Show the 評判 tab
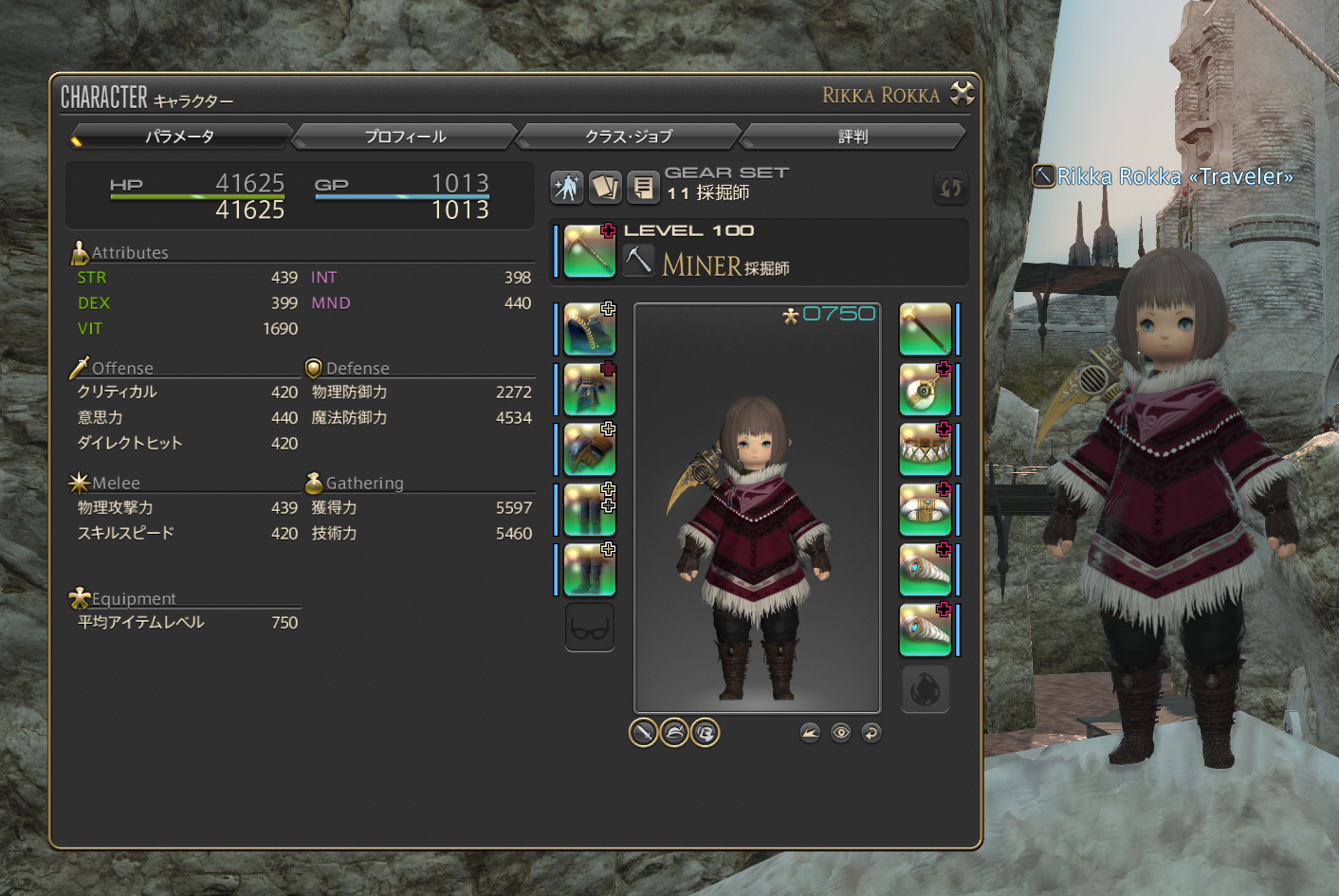 pos(853,137)
